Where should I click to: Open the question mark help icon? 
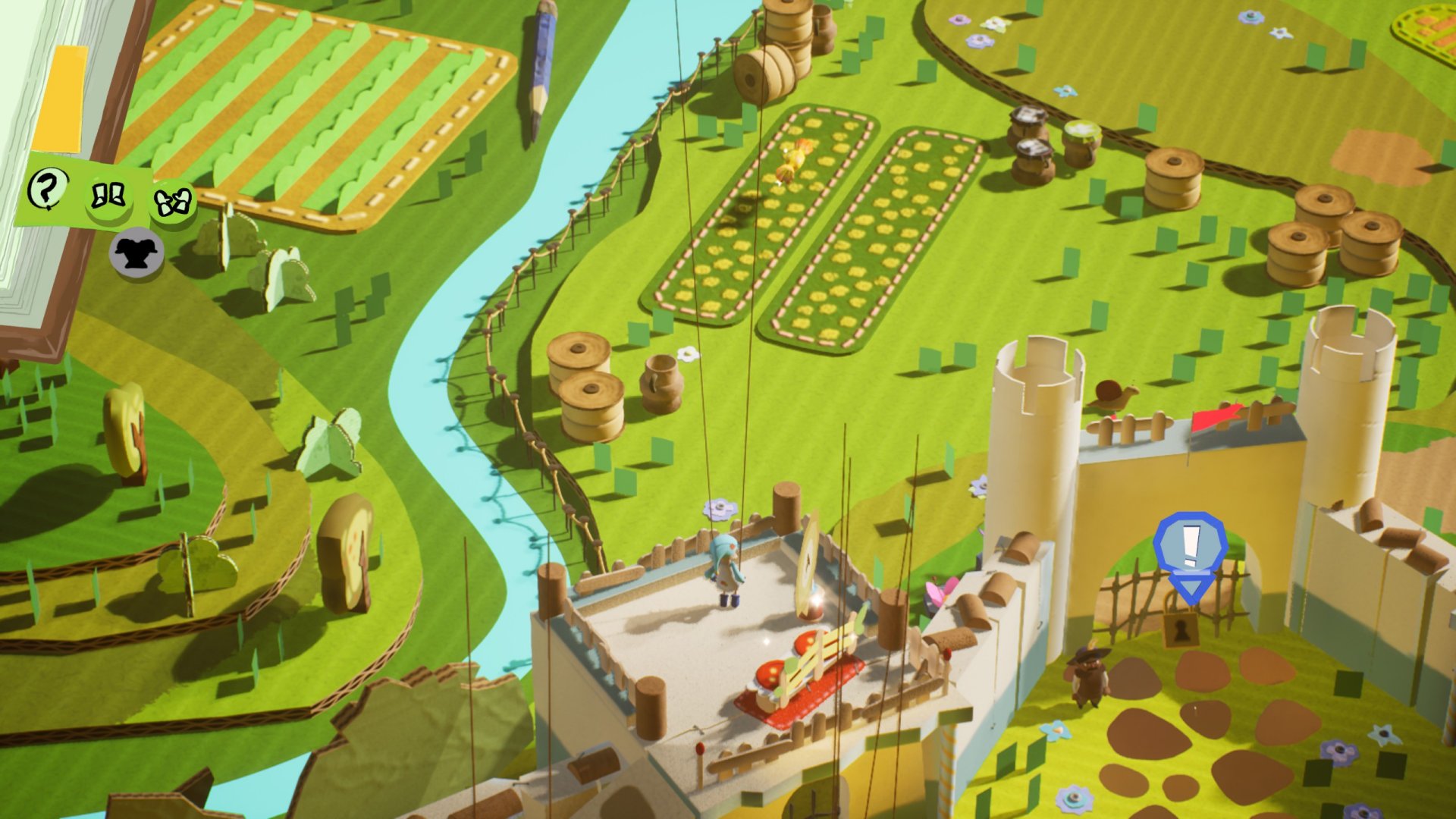pos(47,188)
